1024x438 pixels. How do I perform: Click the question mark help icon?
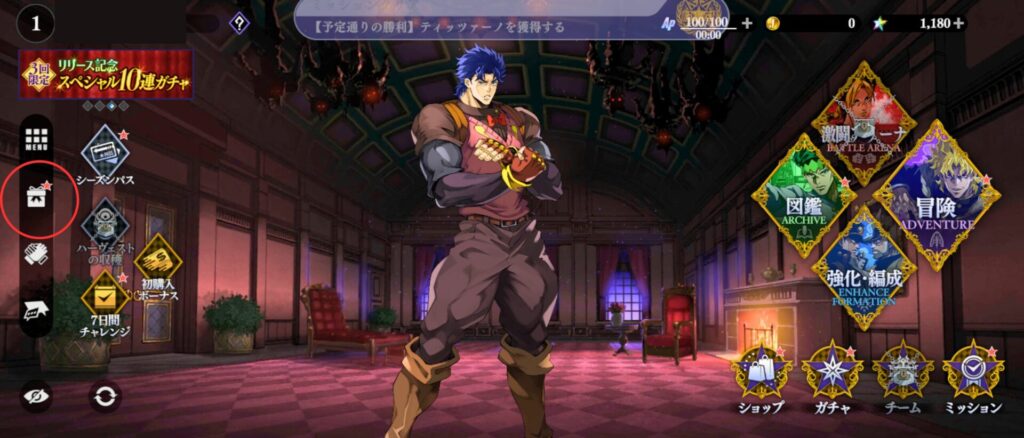(x=238, y=22)
